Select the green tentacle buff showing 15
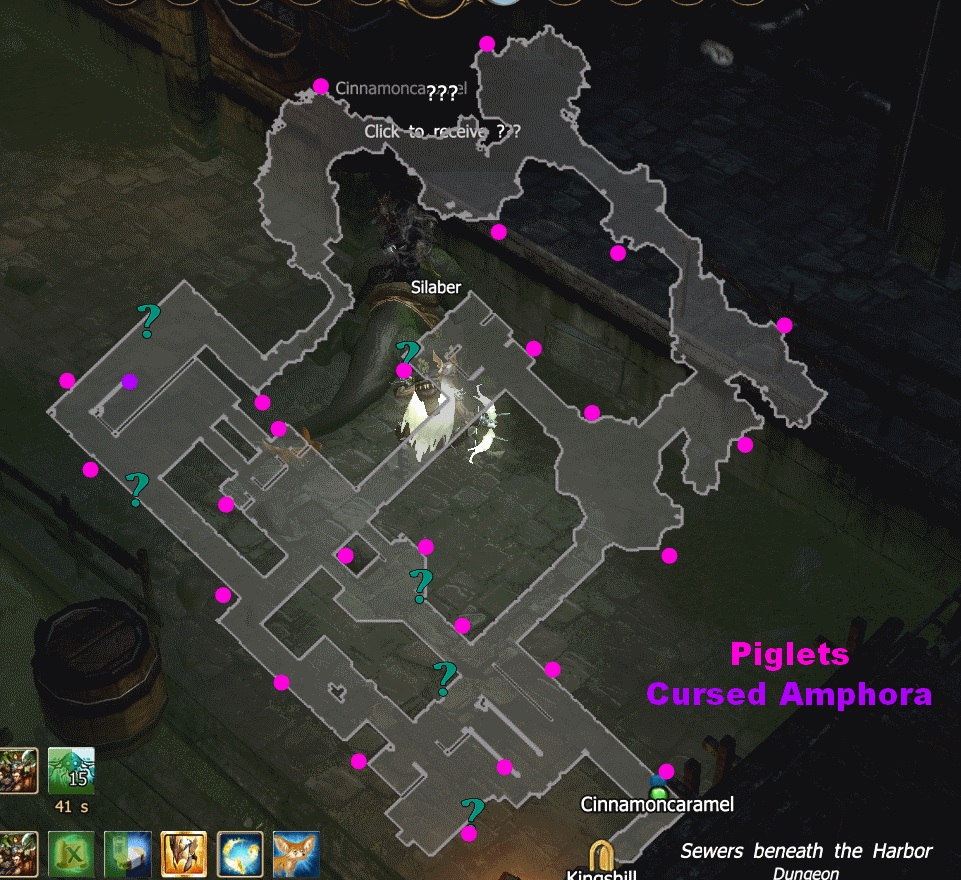The height and width of the screenshot is (880, 961). pos(71,771)
